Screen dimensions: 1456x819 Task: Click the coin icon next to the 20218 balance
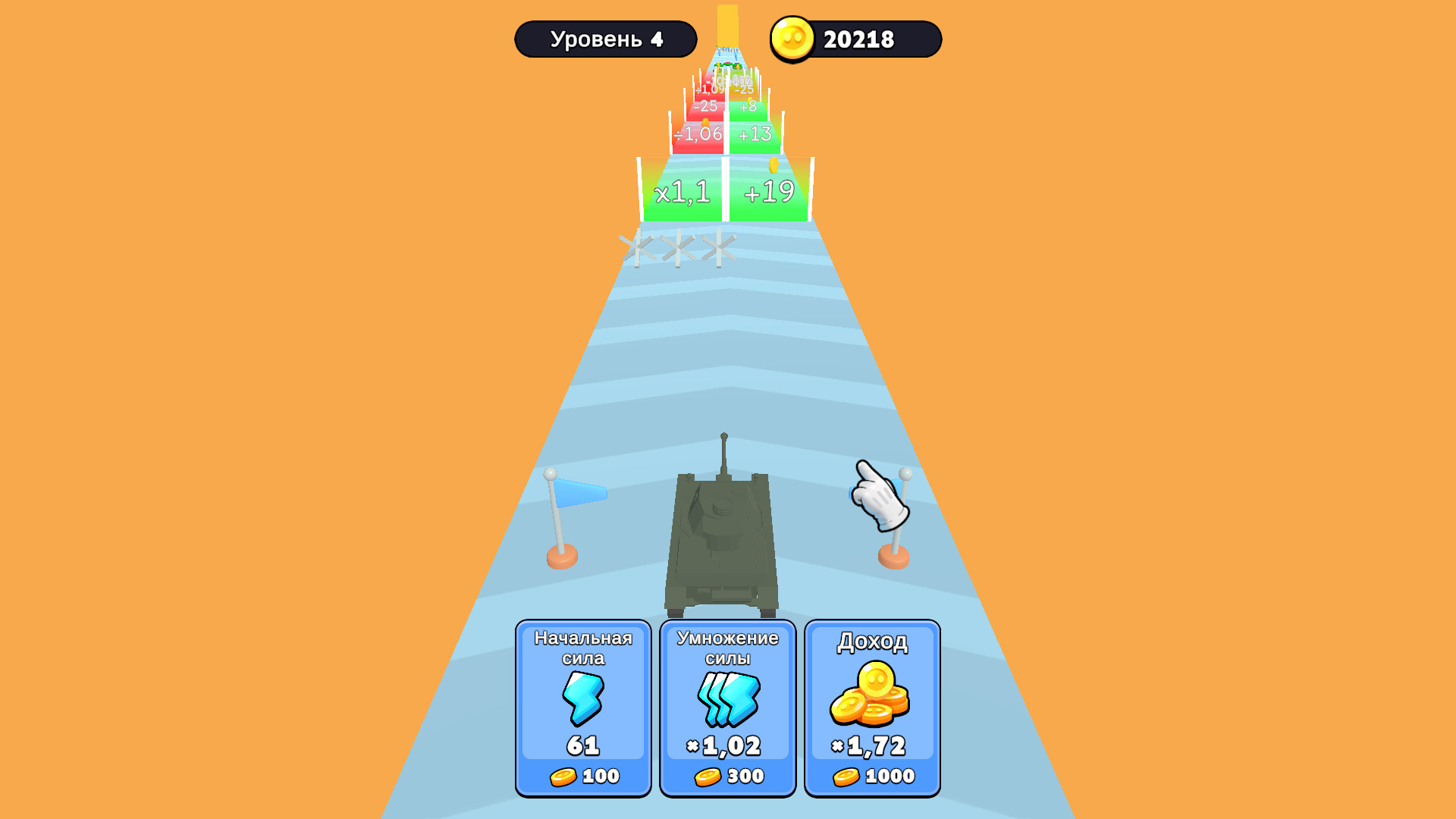[791, 39]
